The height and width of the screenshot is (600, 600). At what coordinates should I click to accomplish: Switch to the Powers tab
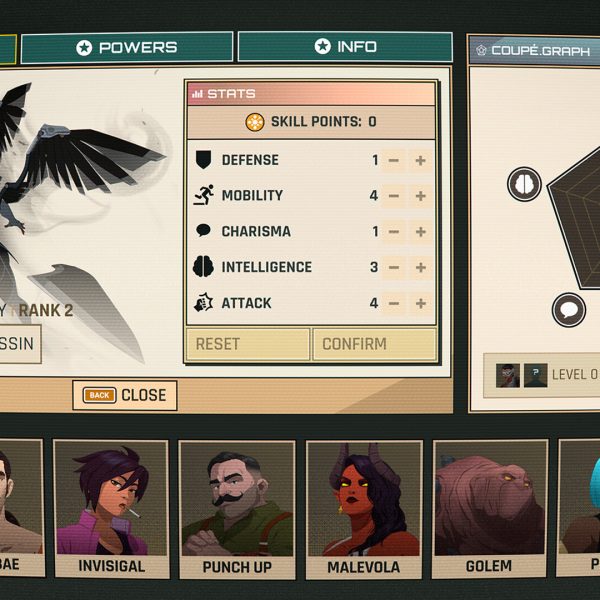127,47
